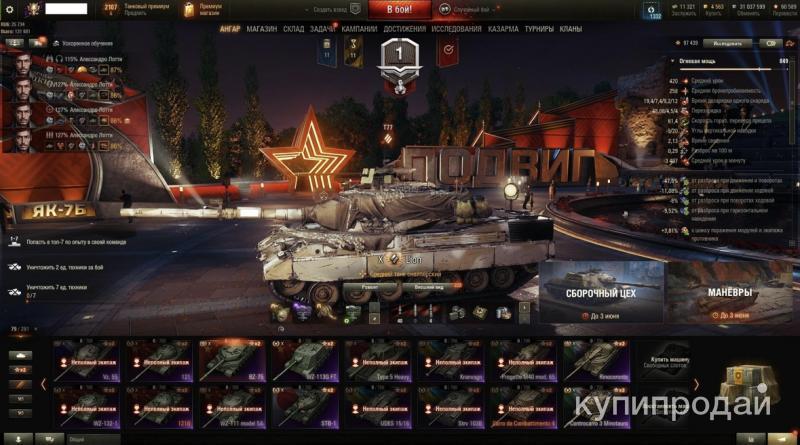Open the Казарма tab
The width and height of the screenshot is (800, 445).
click(x=503, y=29)
